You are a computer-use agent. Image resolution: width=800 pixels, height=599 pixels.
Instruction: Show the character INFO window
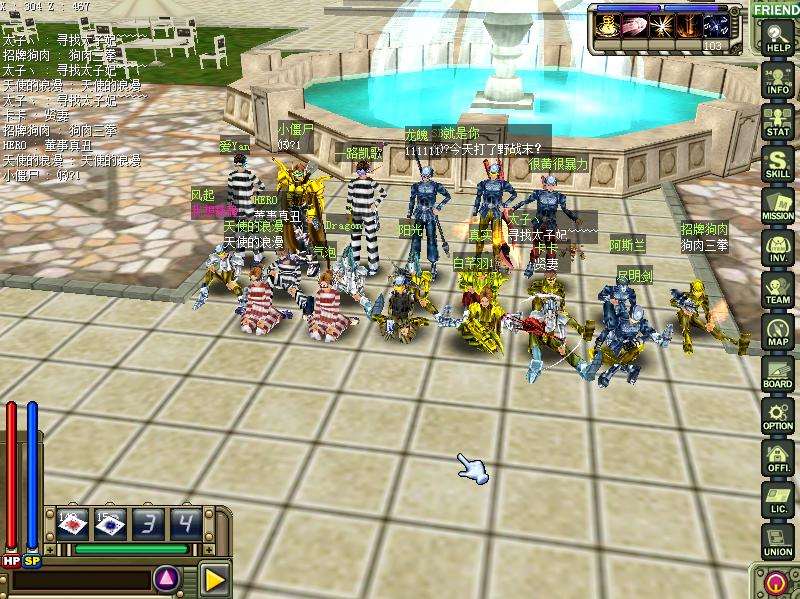click(x=777, y=79)
